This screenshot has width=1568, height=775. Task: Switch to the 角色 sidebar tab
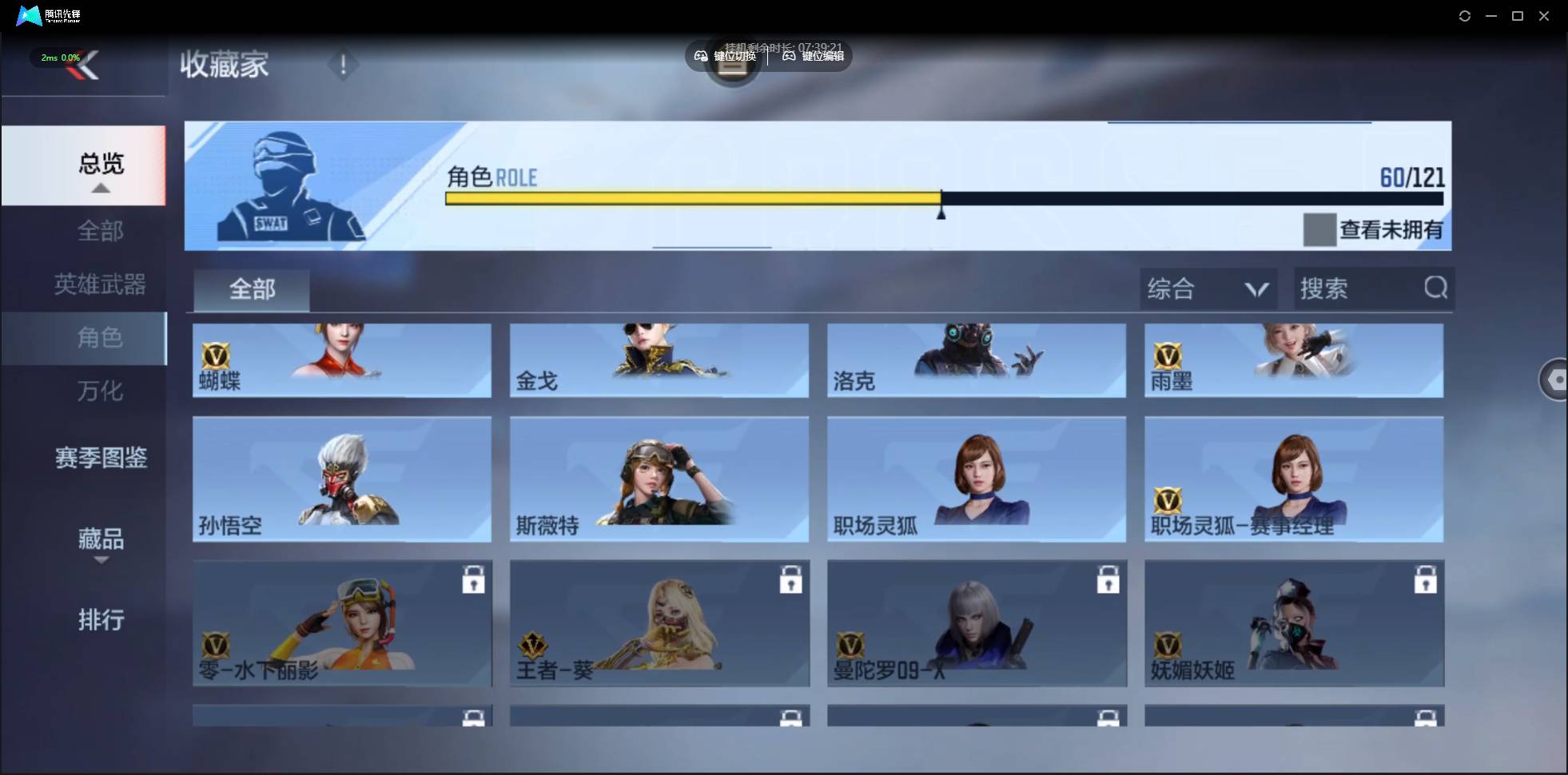(x=102, y=338)
